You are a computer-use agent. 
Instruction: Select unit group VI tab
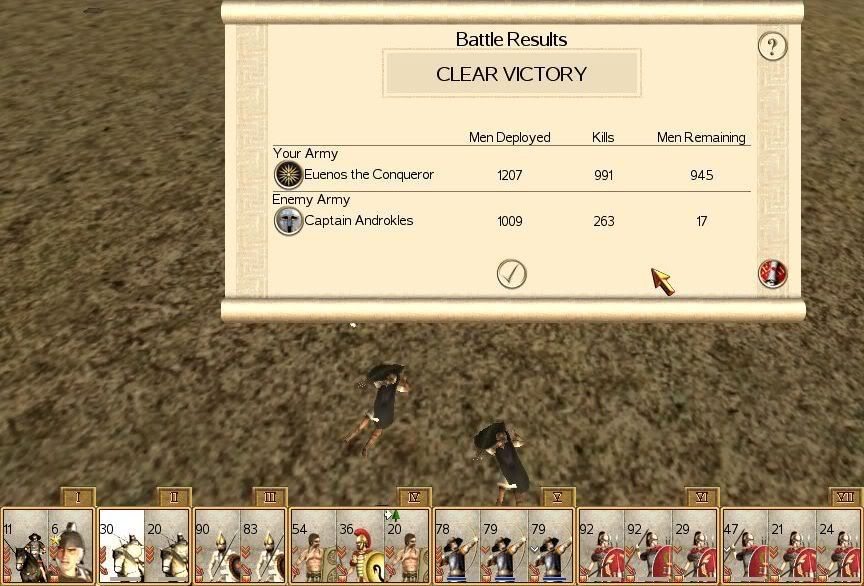pyautogui.click(x=702, y=497)
